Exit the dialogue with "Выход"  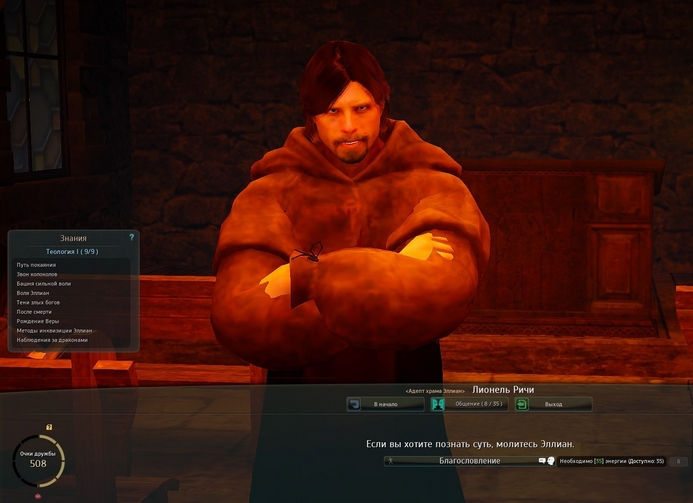(553, 404)
